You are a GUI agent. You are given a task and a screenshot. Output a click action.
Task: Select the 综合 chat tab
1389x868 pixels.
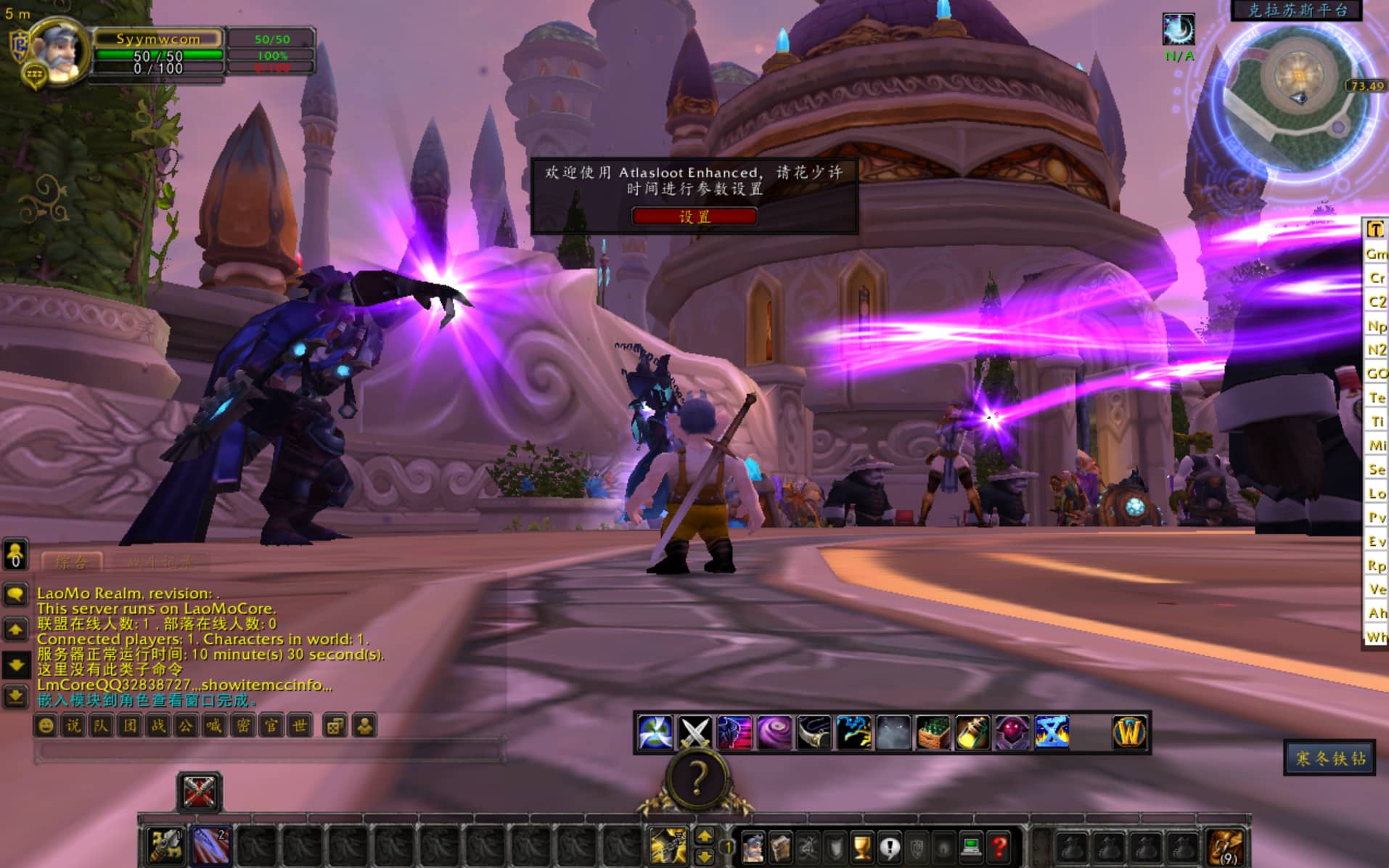(71, 562)
